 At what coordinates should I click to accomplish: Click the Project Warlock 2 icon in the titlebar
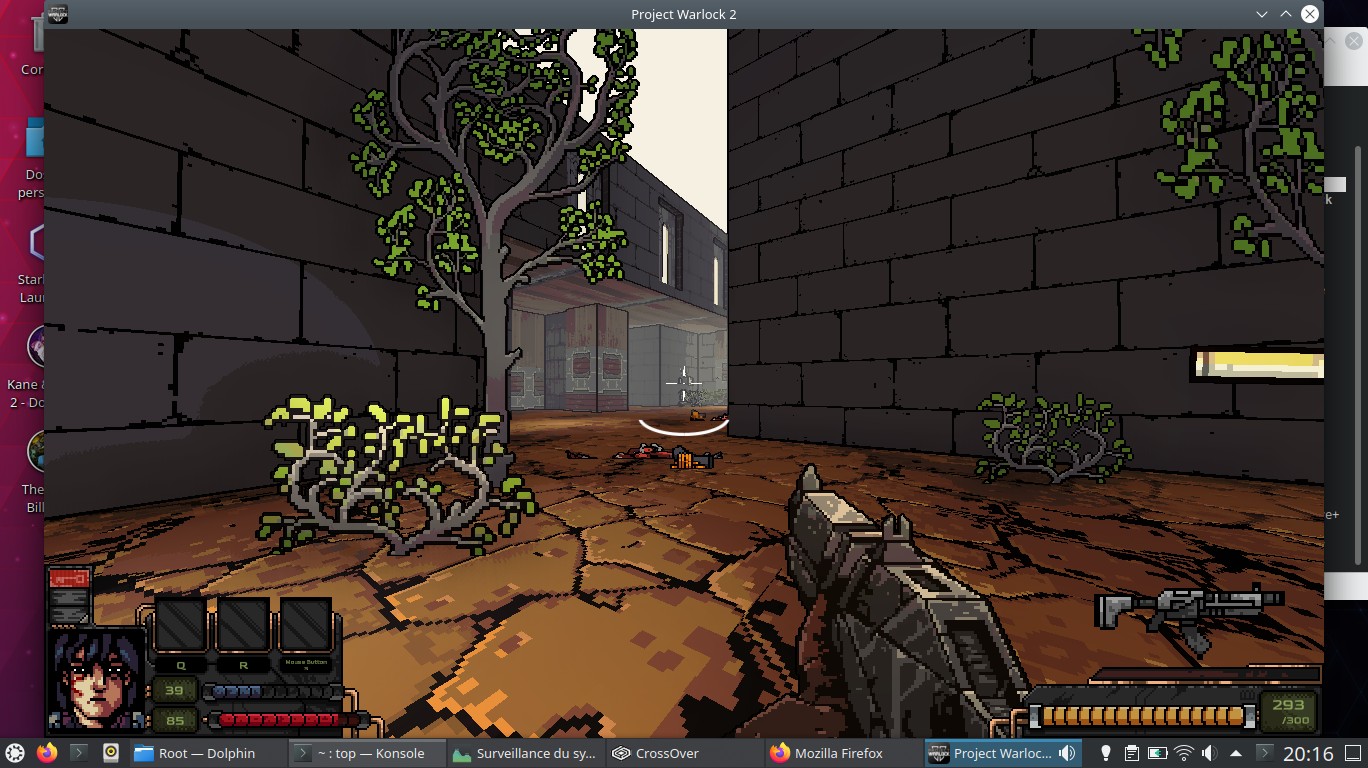point(57,13)
